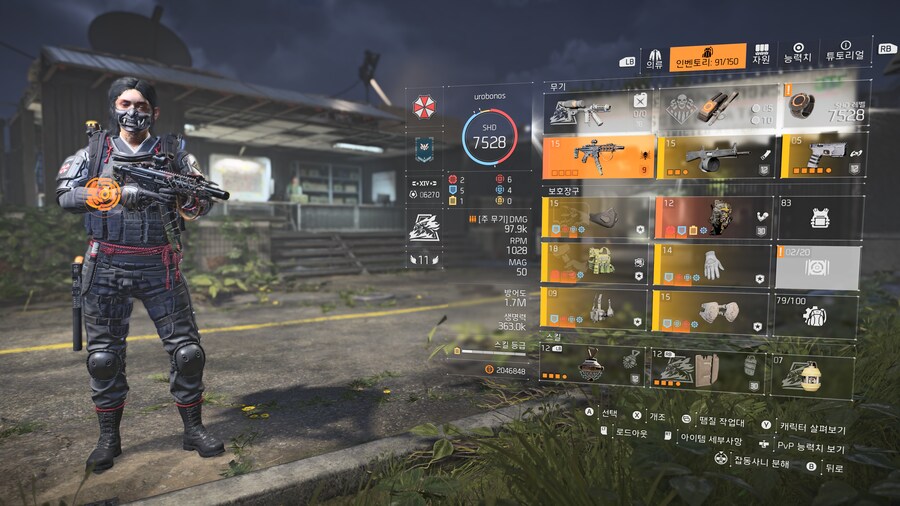900x506 pixels.
Task: Select the level 05 pistol sidearm slot
Action: coord(821,156)
